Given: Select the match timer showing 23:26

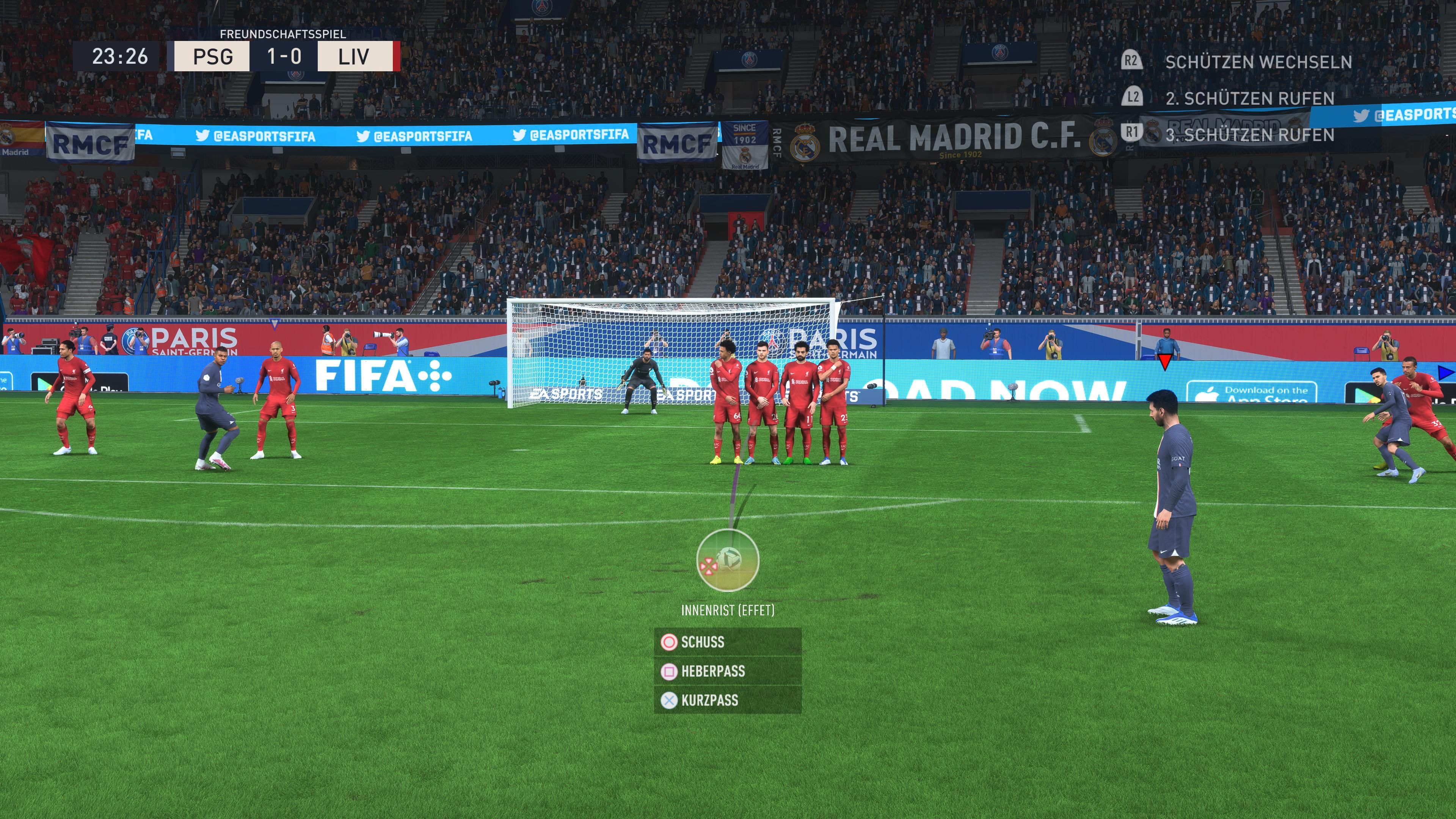Looking at the screenshot, I should (121, 56).
